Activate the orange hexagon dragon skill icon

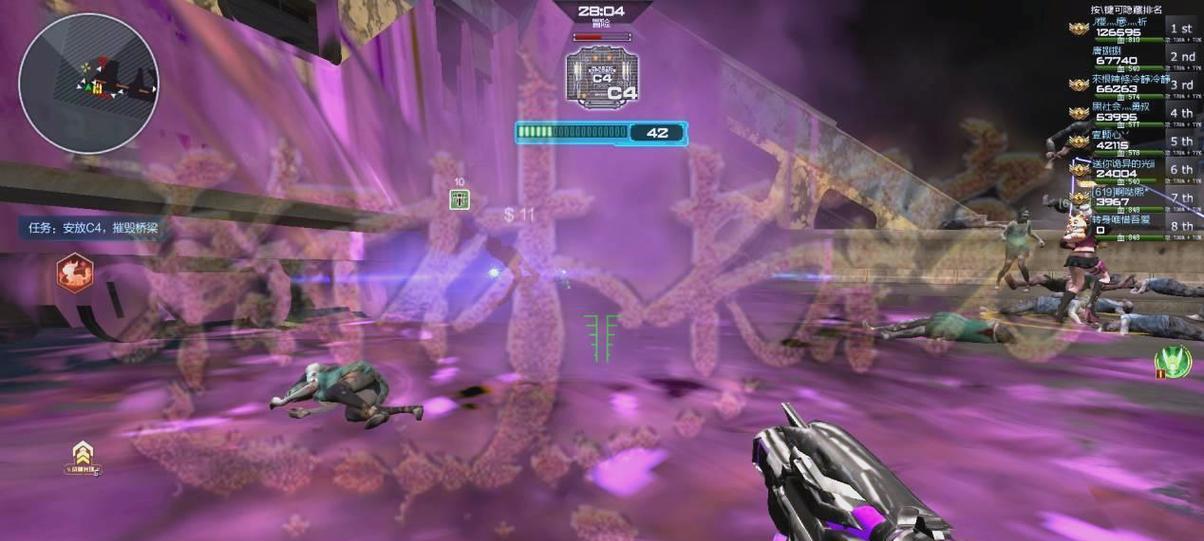coord(75,273)
